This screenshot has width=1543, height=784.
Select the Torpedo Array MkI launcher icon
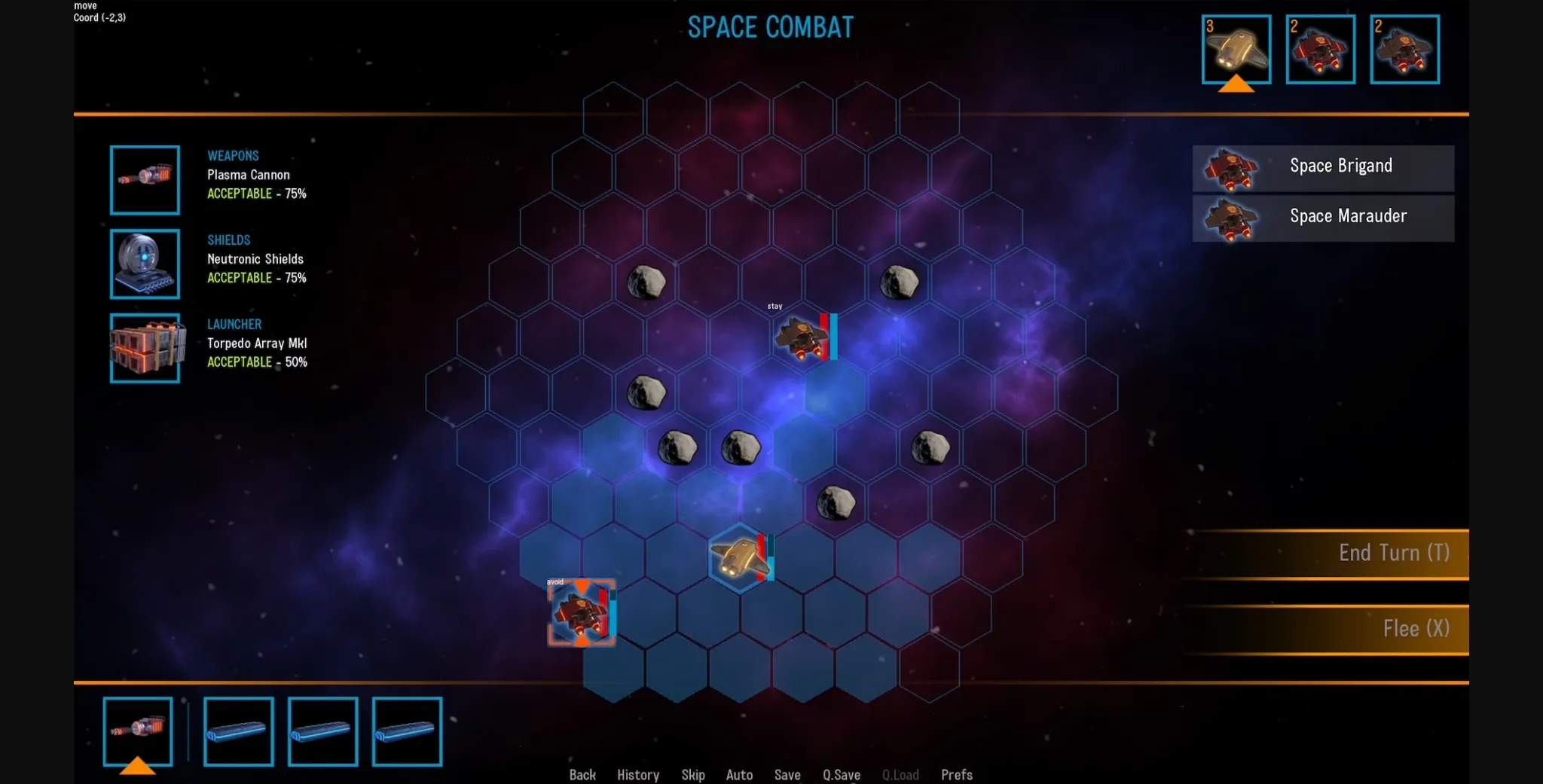(145, 348)
